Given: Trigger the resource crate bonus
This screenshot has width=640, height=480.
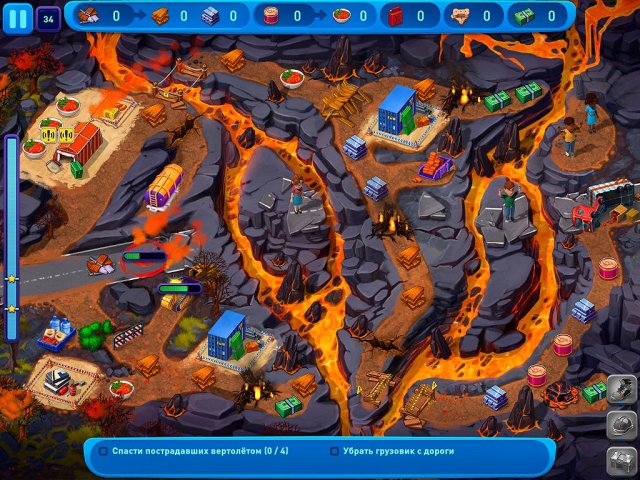Looking at the screenshot, I should 621,460.
